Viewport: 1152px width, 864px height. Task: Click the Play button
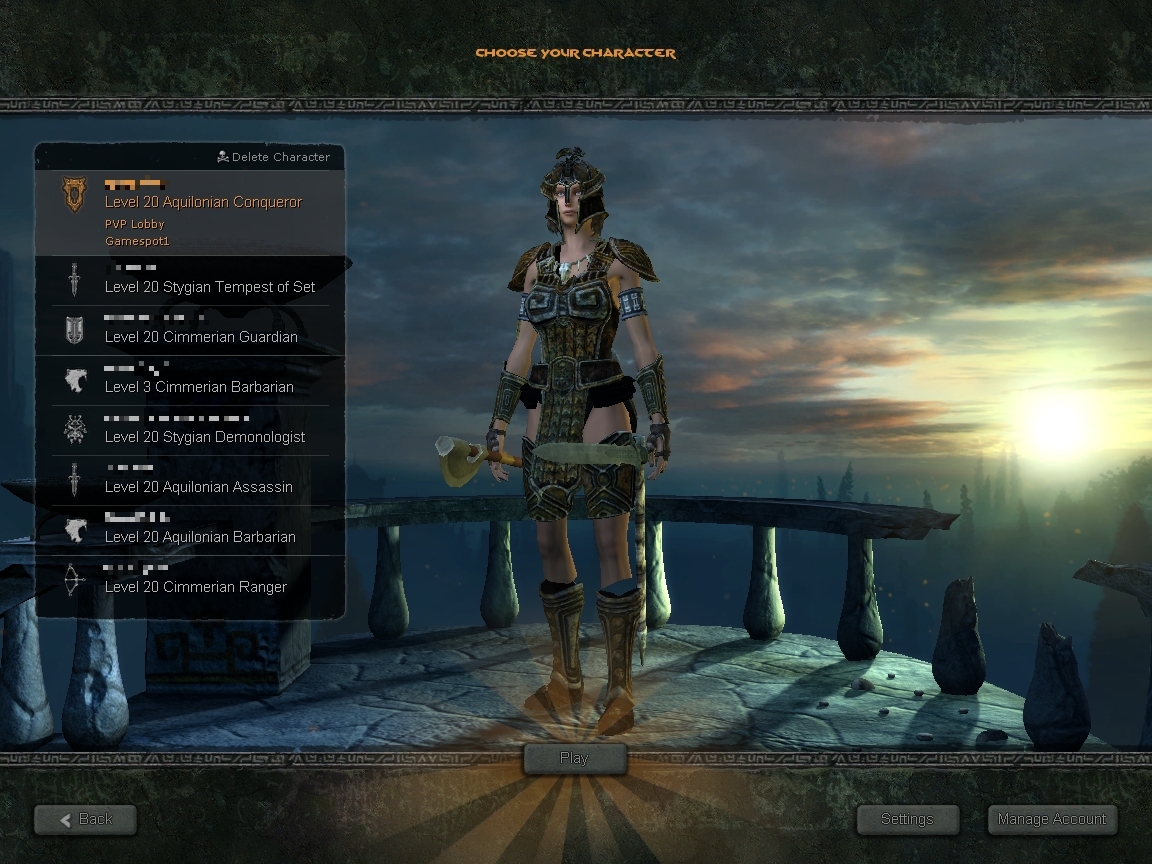575,758
